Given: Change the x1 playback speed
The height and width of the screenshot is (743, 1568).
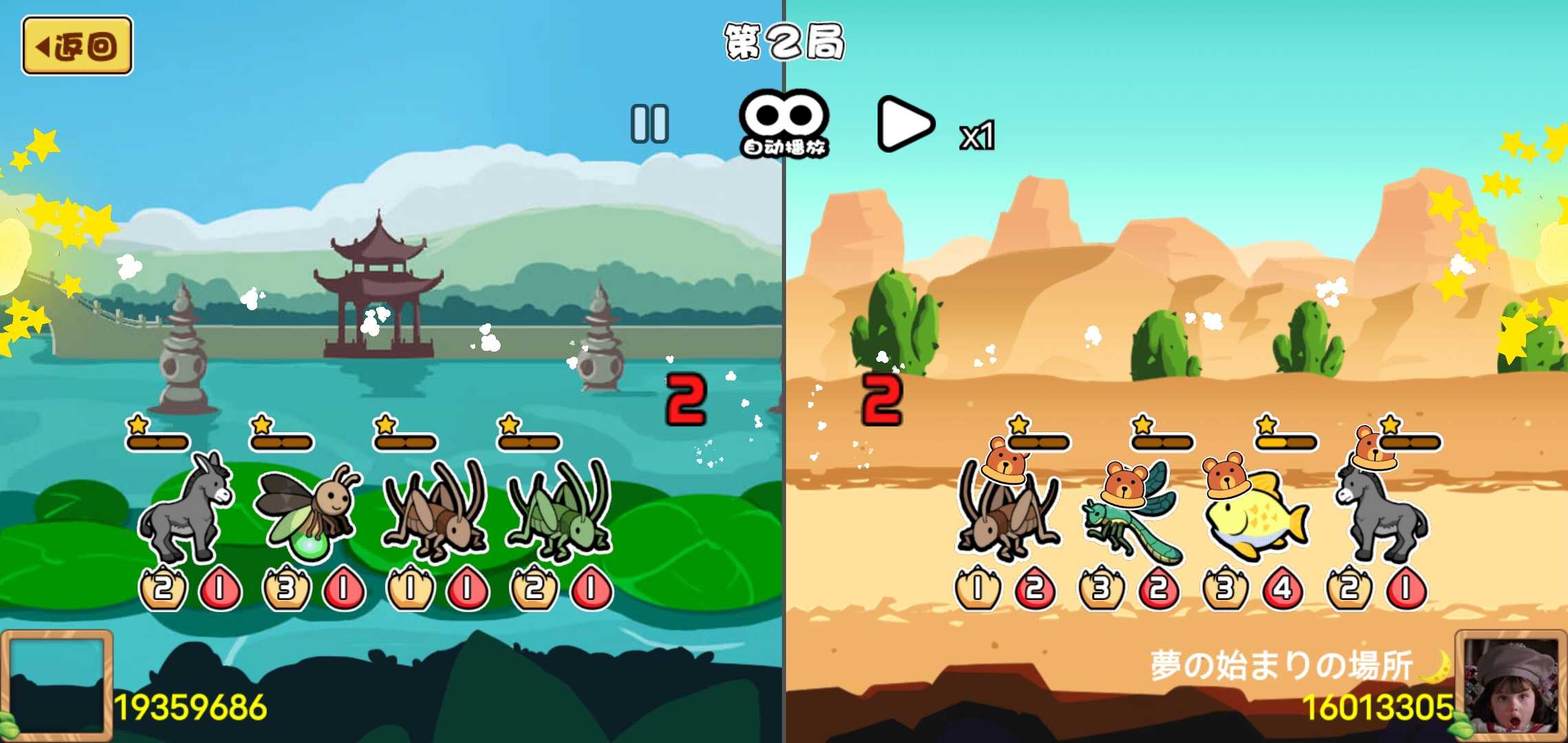Looking at the screenshot, I should pos(977,136).
